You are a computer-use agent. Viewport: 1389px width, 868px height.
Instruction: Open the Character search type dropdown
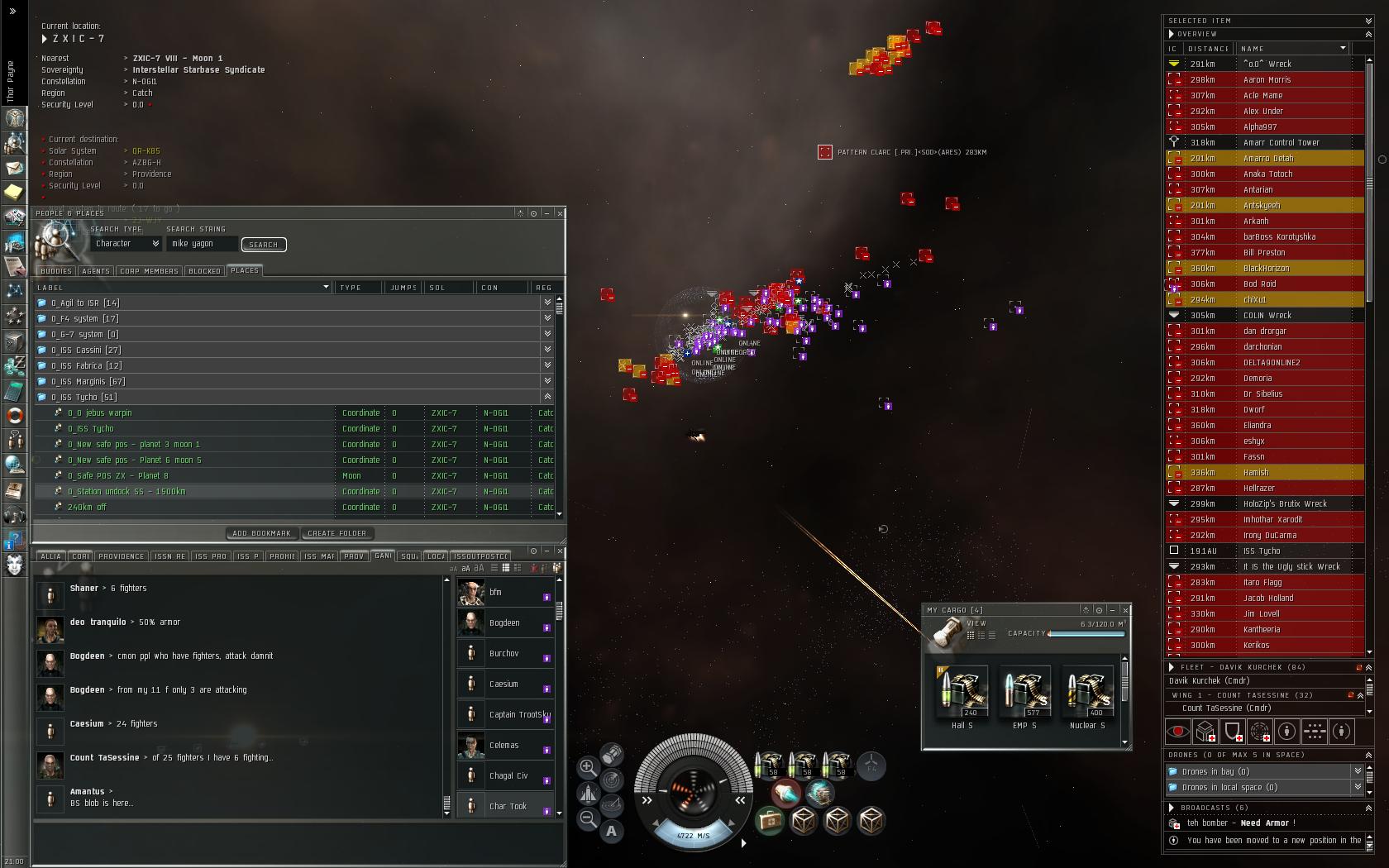point(126,244)
